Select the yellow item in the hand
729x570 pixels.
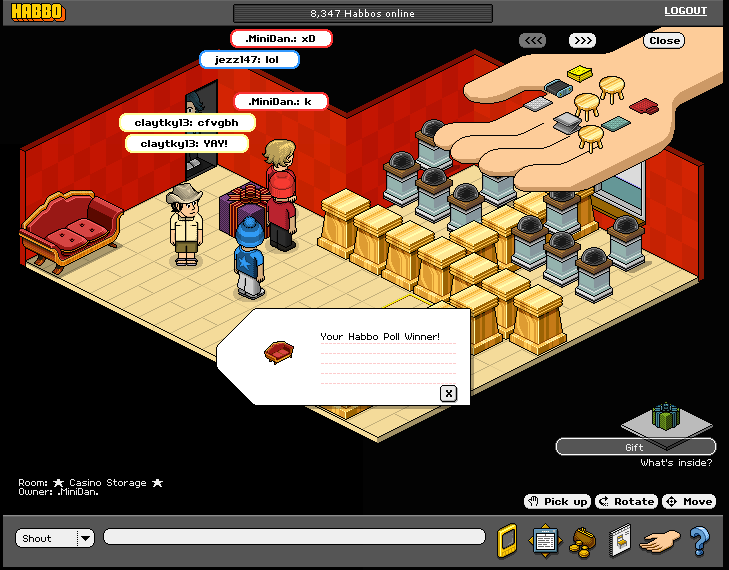click(580, 73)
